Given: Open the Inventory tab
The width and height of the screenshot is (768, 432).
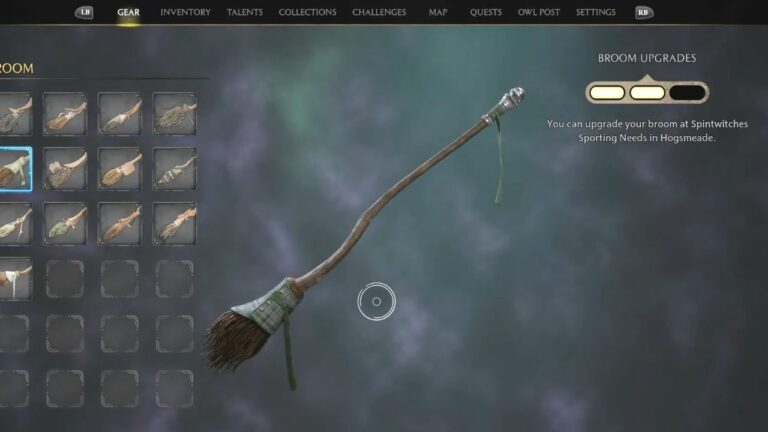Looking at the screenshot, I should click(185, 12).
